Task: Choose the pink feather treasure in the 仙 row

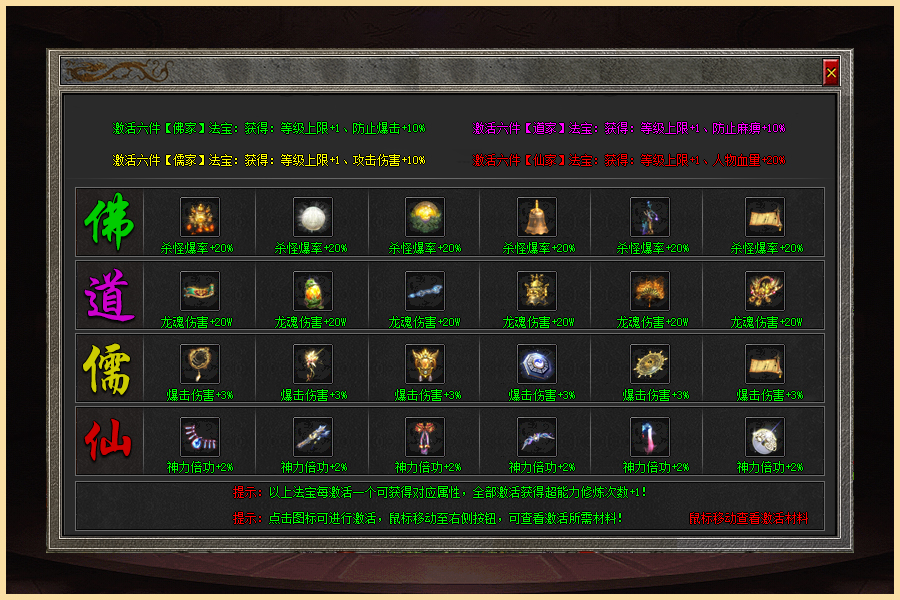Action: (x=650, y=437)
